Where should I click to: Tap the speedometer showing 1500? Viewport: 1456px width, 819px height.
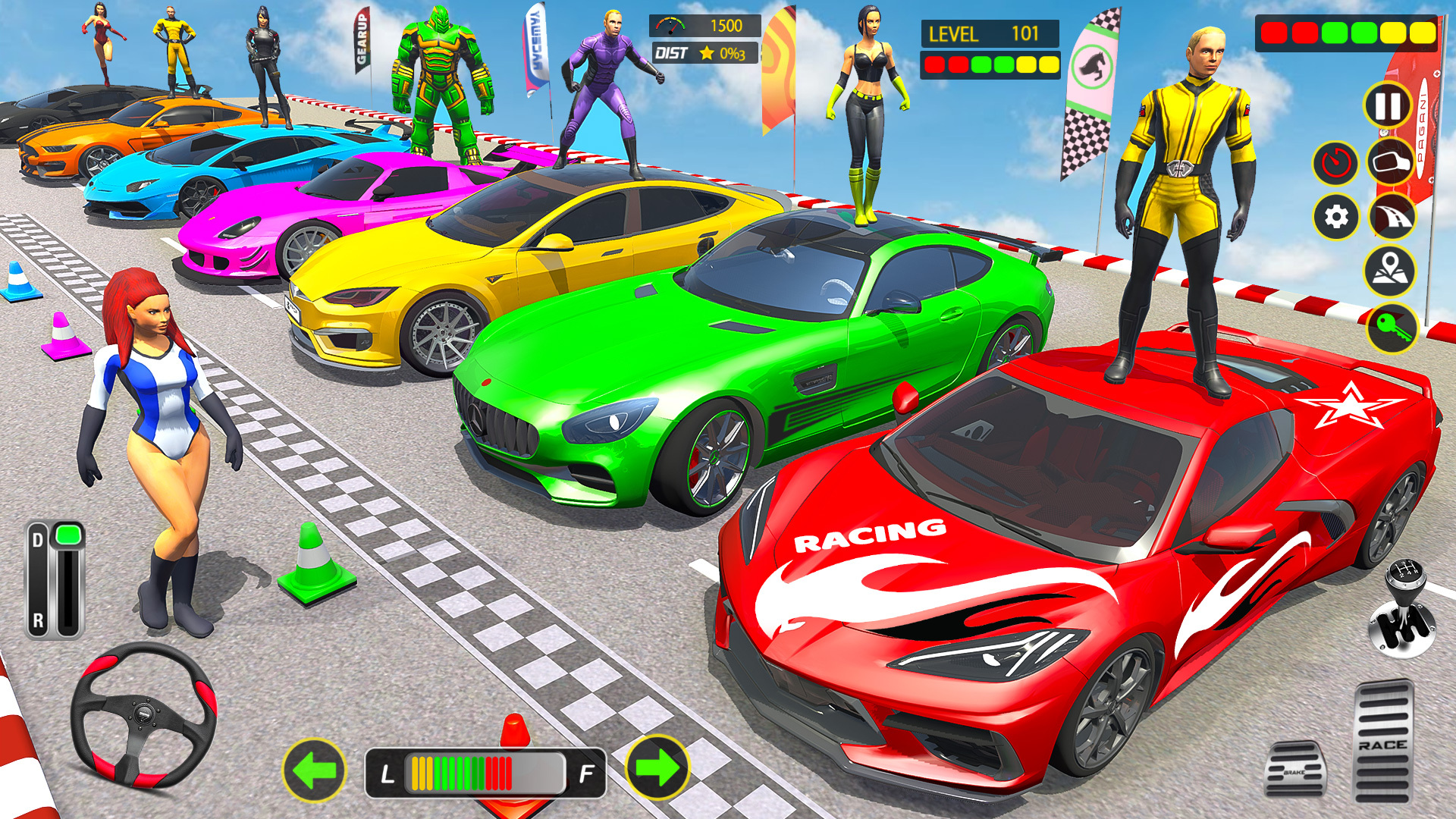(x=707, y=25)
